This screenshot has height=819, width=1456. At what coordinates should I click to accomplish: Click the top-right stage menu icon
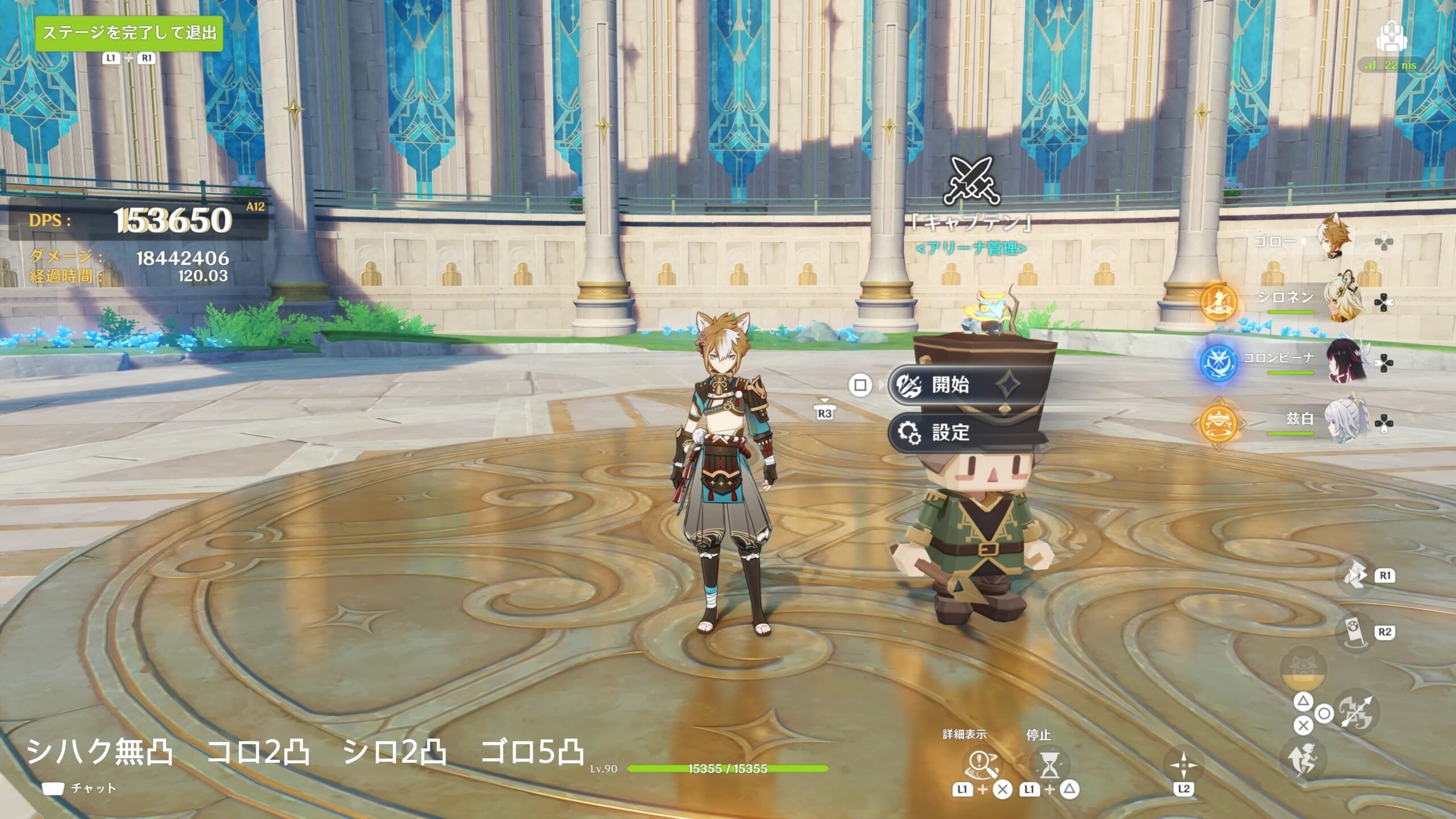tap(1391, 36)
